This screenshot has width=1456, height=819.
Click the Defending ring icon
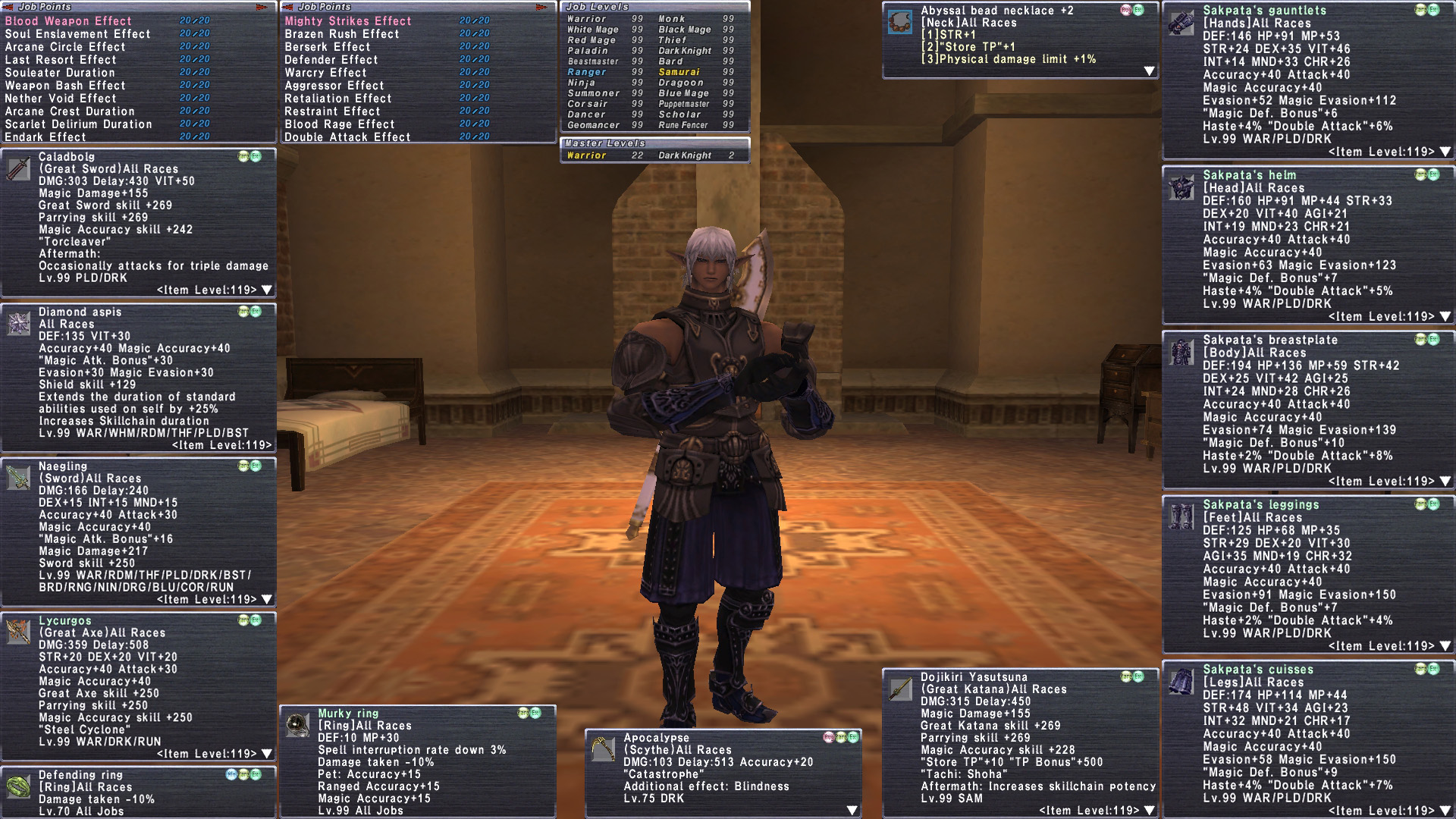click(18, 786)
